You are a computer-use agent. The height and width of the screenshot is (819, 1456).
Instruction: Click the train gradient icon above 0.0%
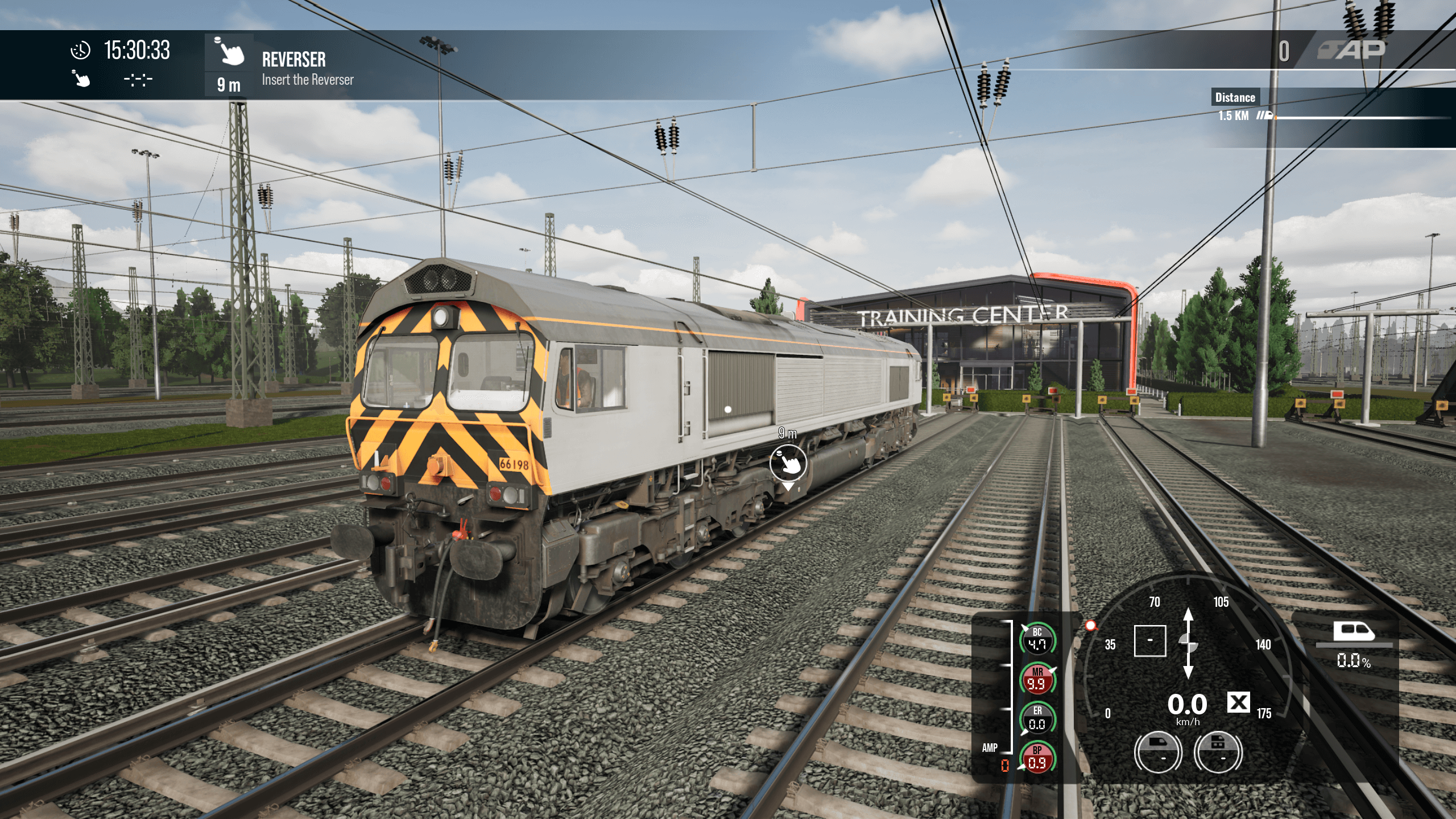pyautogui.click(x=1354, y=631)
